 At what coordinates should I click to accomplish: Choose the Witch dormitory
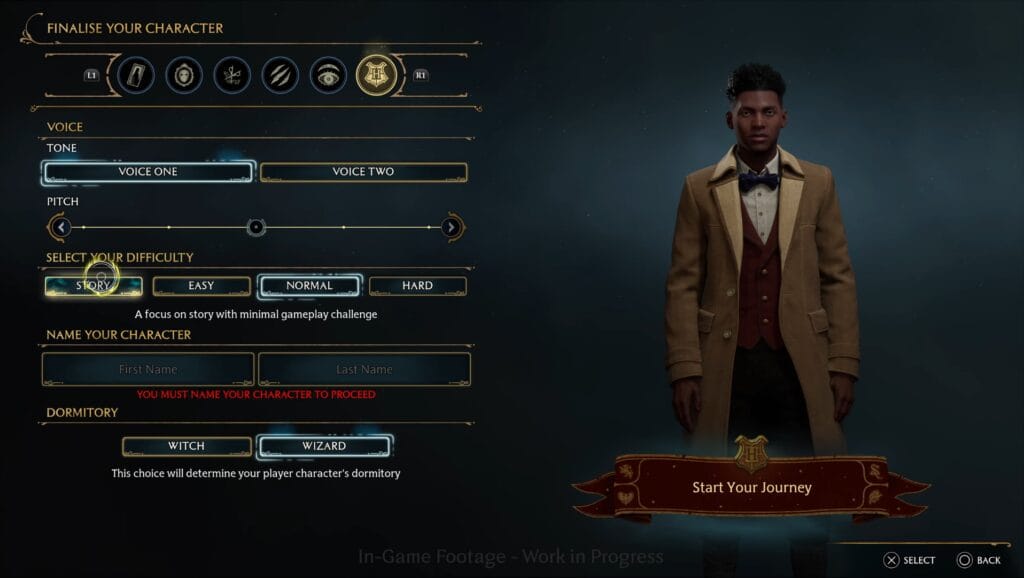pyautogui.click(x=186, y=446)
